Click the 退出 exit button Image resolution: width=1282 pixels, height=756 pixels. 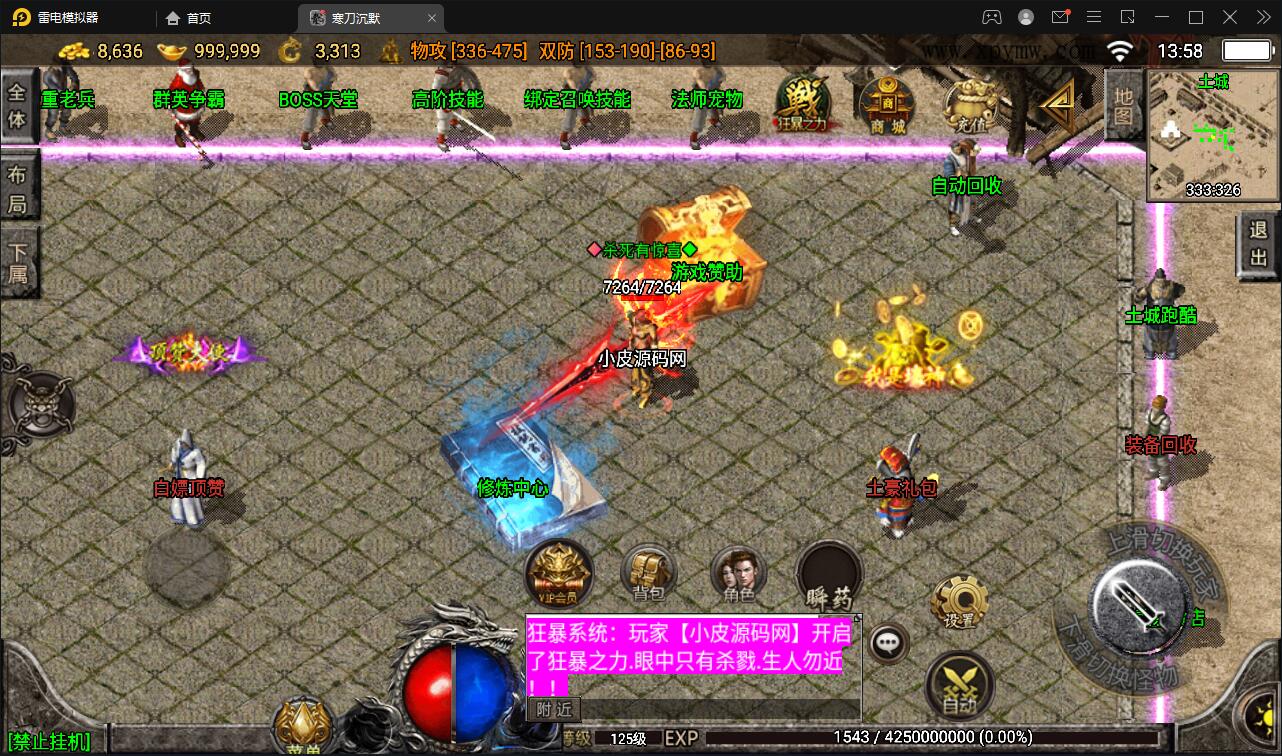(1258, 243)
